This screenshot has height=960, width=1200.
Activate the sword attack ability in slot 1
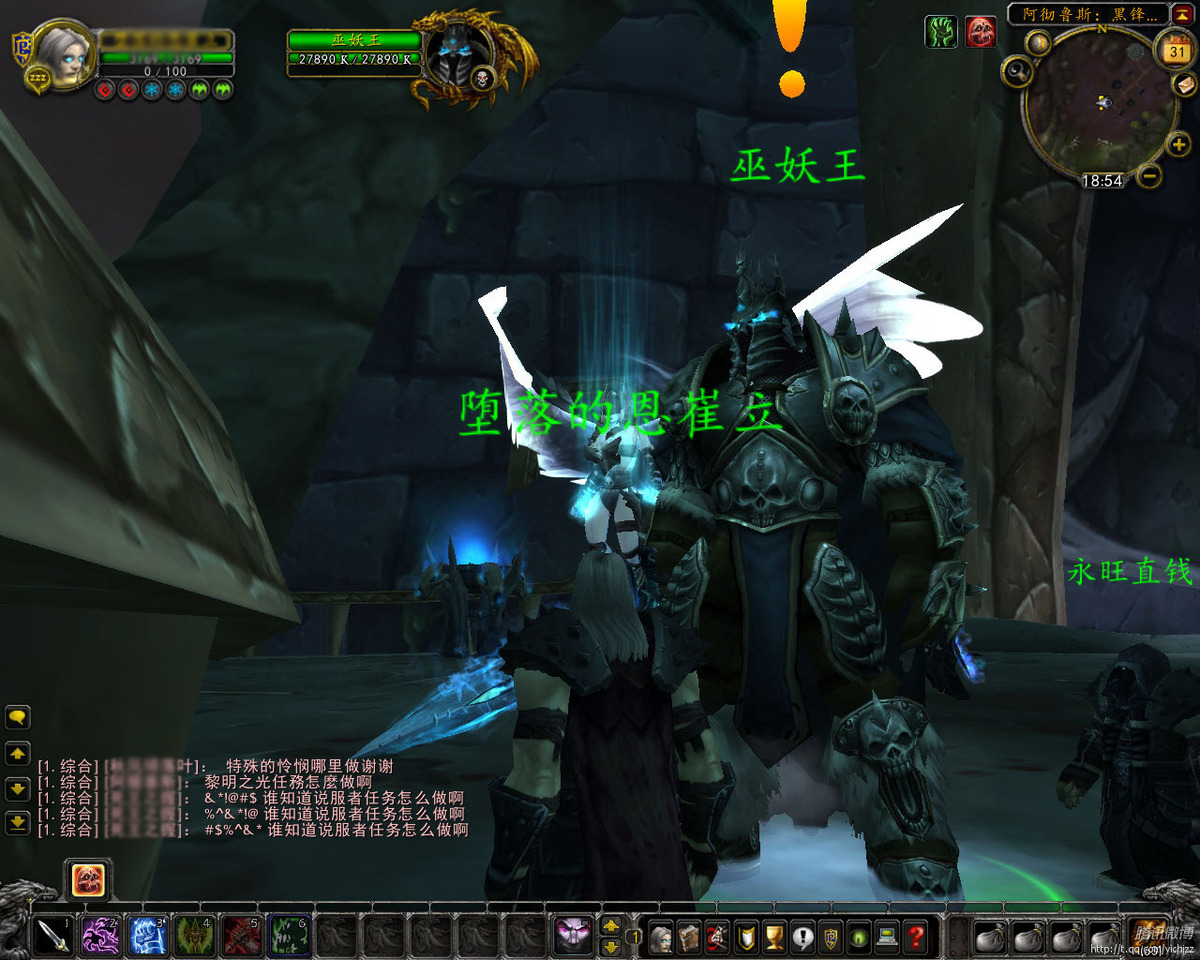[51, 937]
